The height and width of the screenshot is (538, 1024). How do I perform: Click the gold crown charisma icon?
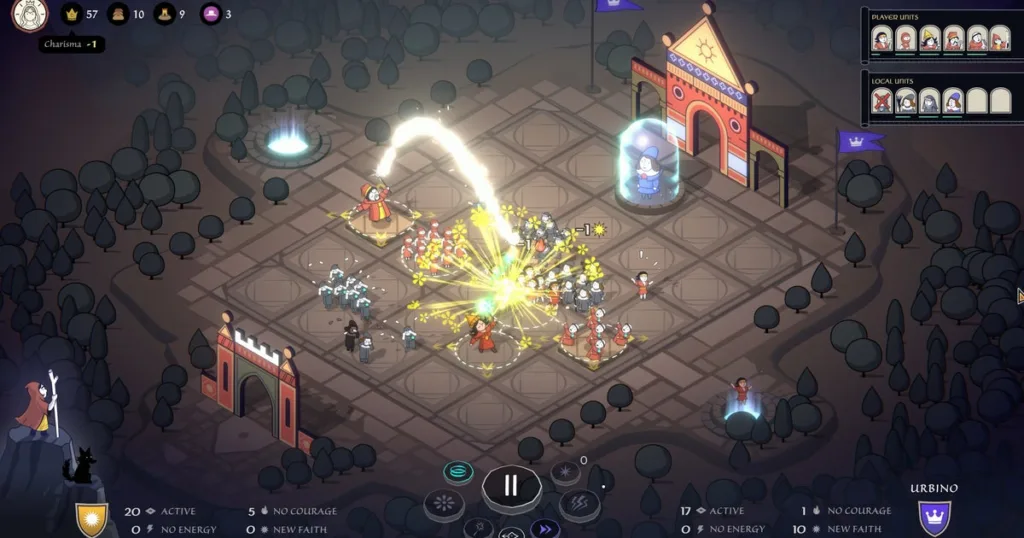[71, 14]
